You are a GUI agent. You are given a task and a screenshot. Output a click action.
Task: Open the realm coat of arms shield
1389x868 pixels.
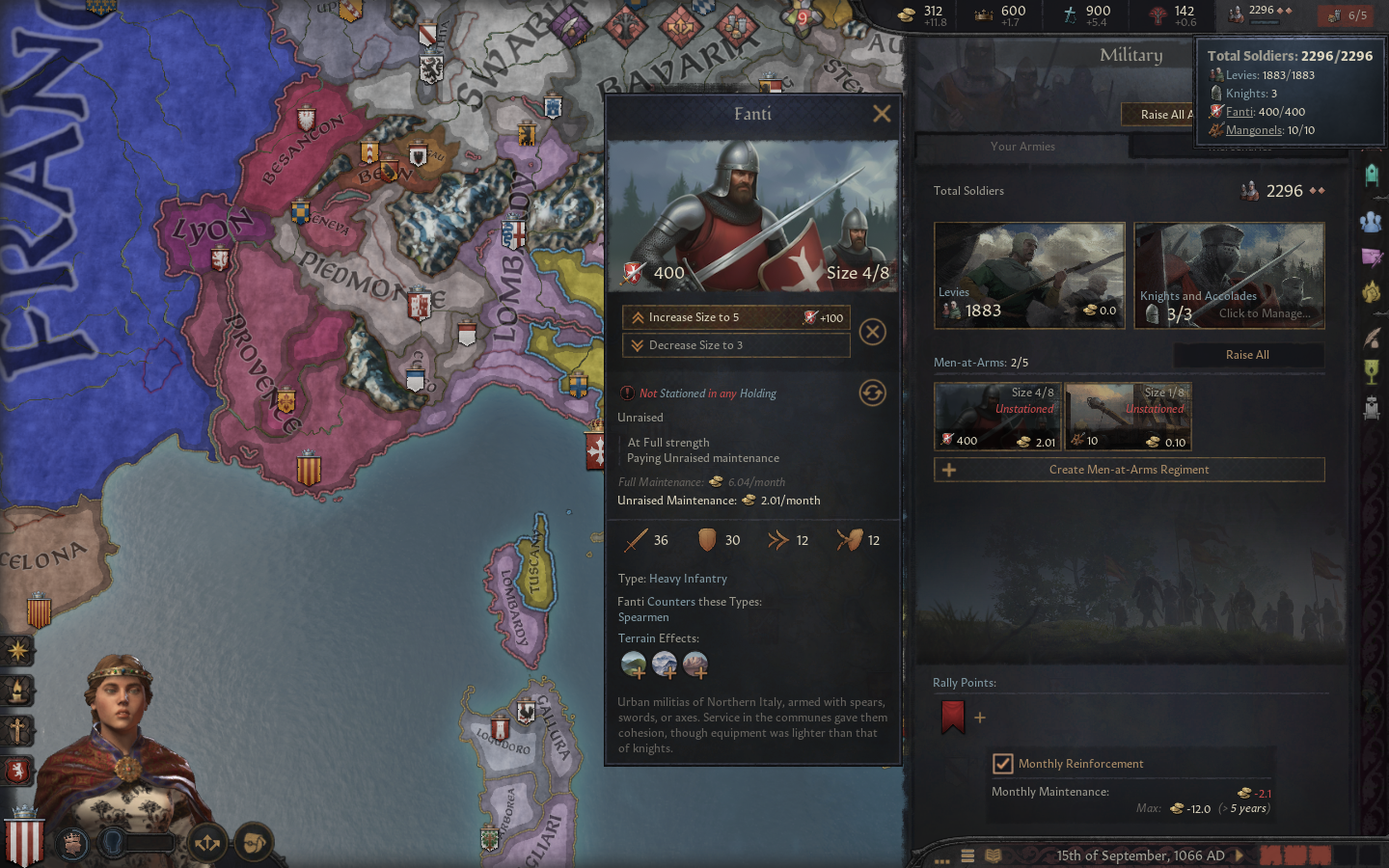coord(24,841)
